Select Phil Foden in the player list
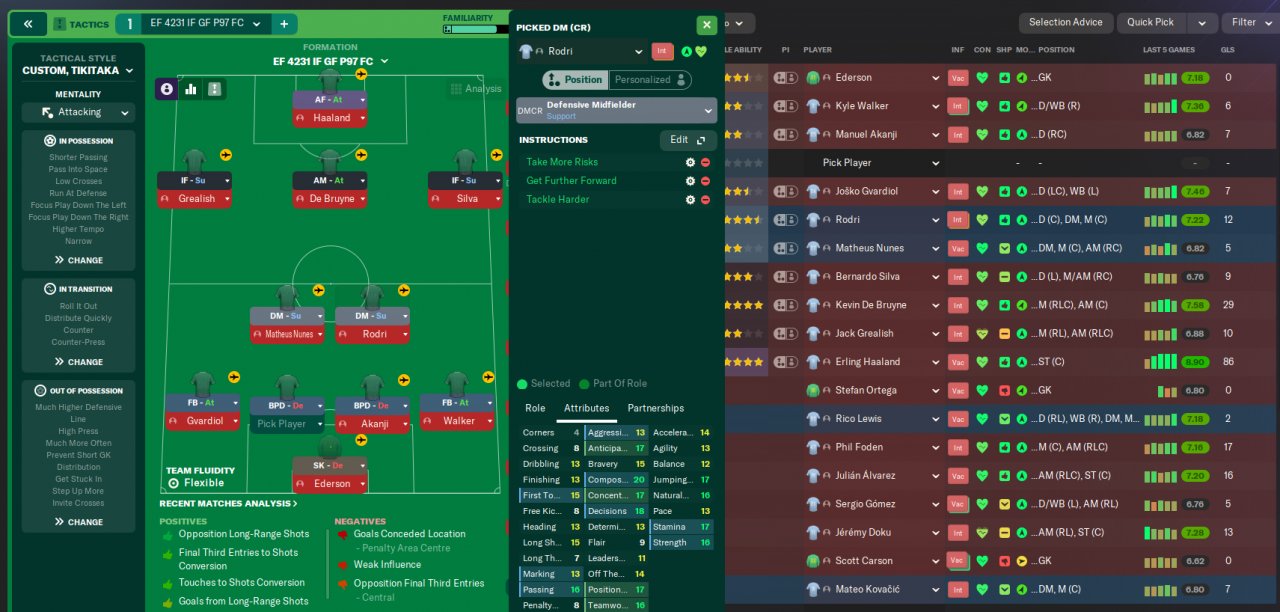This screenshot has width=1280, height=612. (x=859, y=447)
